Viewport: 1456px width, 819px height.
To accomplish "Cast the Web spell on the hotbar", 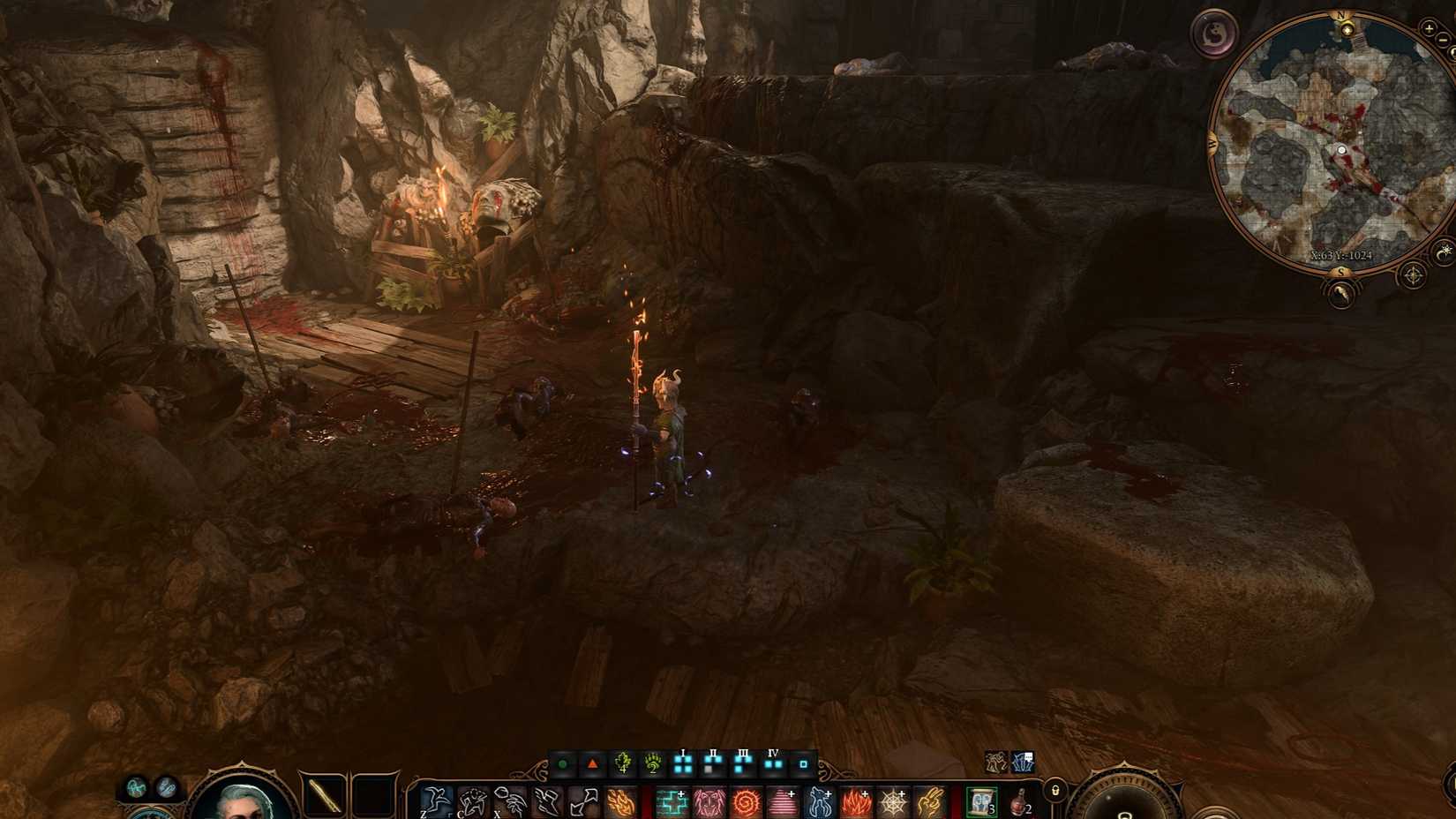I will coord(895,800).
